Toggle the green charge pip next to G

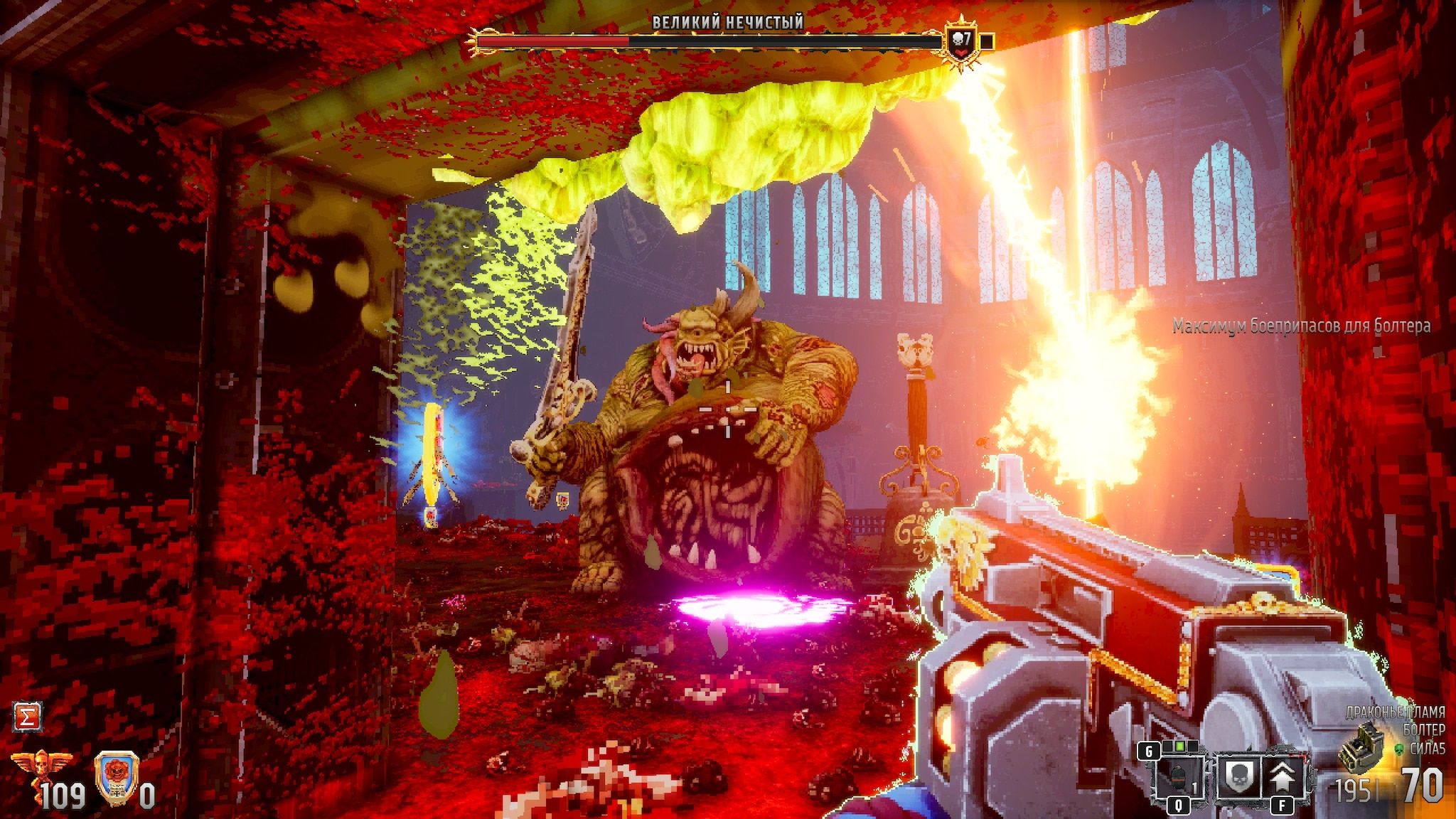(x=1181, y=746)
